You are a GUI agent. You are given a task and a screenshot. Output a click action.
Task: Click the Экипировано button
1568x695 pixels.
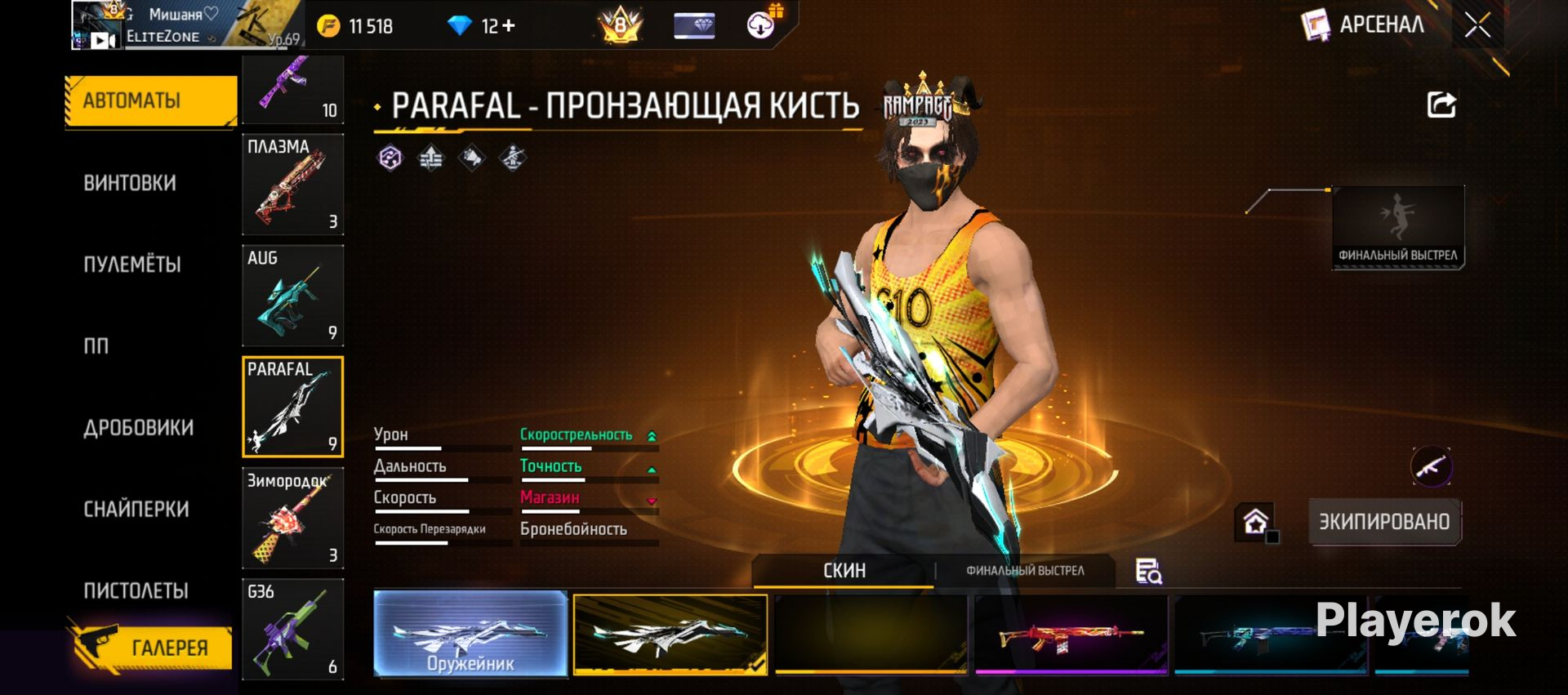(x=1384, y=522)
